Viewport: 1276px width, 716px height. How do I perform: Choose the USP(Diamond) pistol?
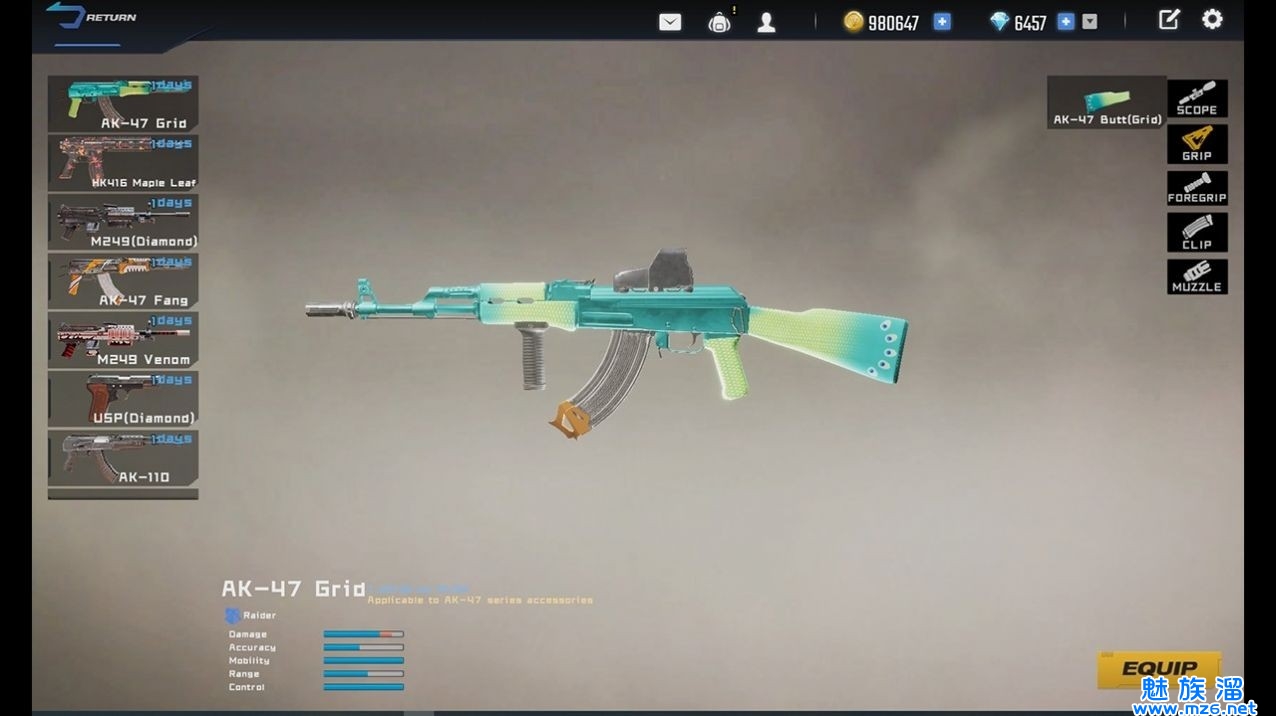pos(123,399)
